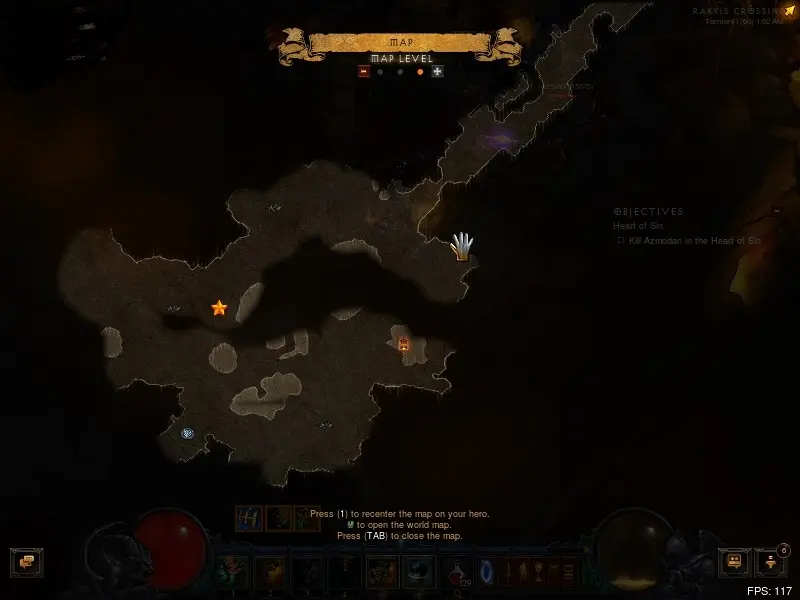Screen dimensions: 800x600
Task: Click the orange lantern marker on the map
Action: [x=404, y=344]
